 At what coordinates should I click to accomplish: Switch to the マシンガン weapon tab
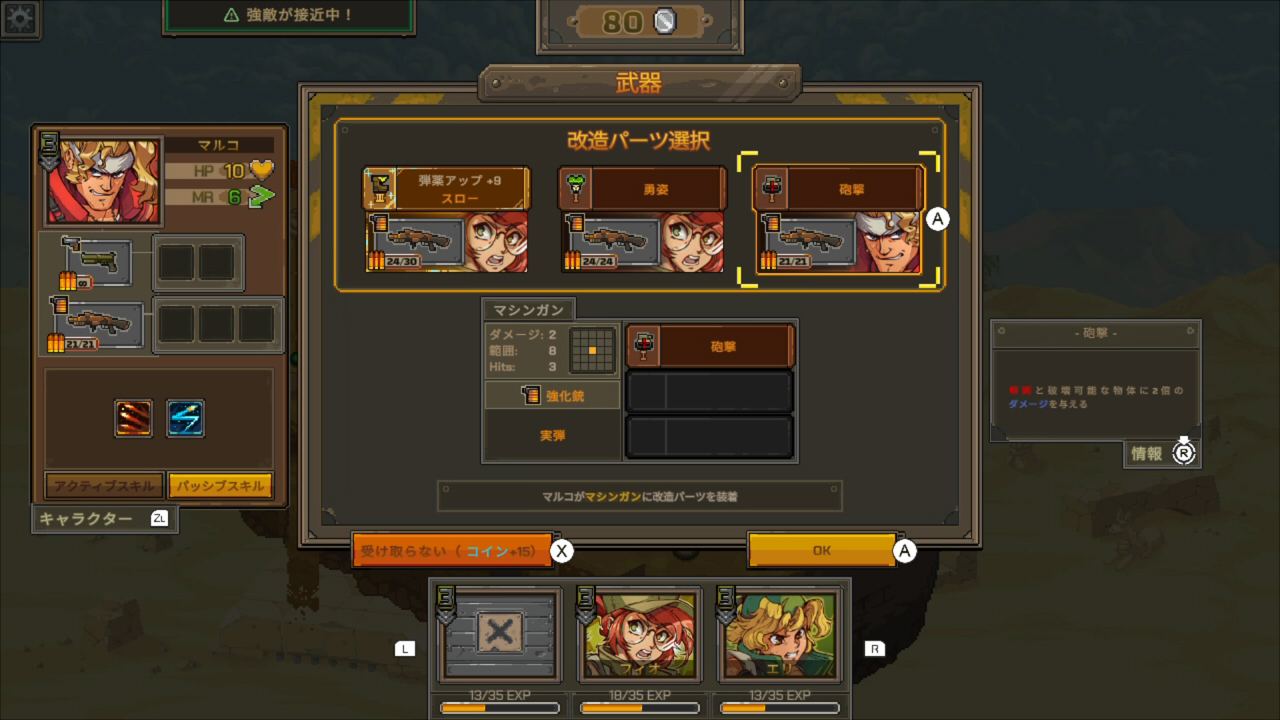click(529, 308)
